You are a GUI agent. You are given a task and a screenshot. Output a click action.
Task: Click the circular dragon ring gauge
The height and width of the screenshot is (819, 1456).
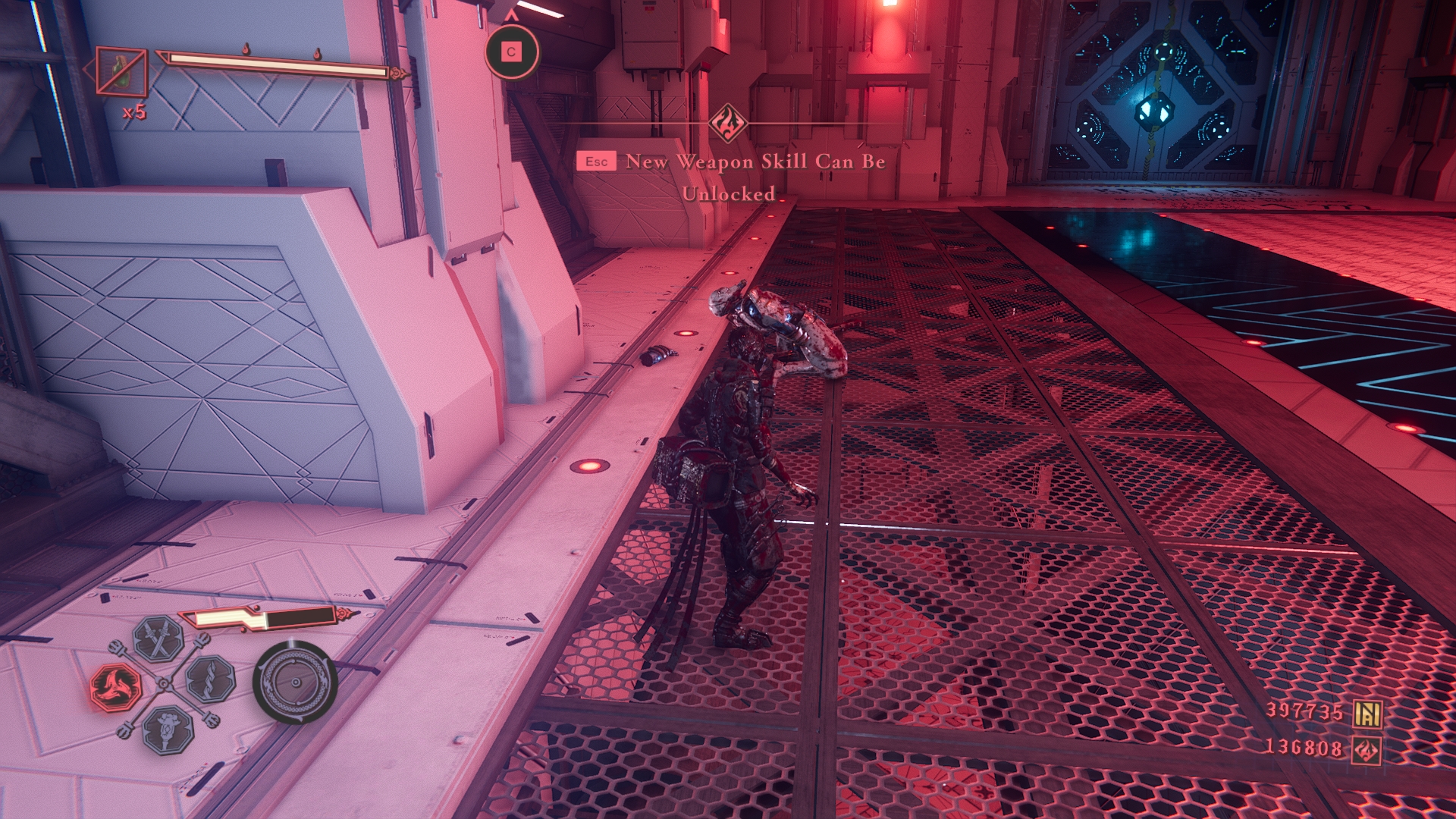coord(295,682)
